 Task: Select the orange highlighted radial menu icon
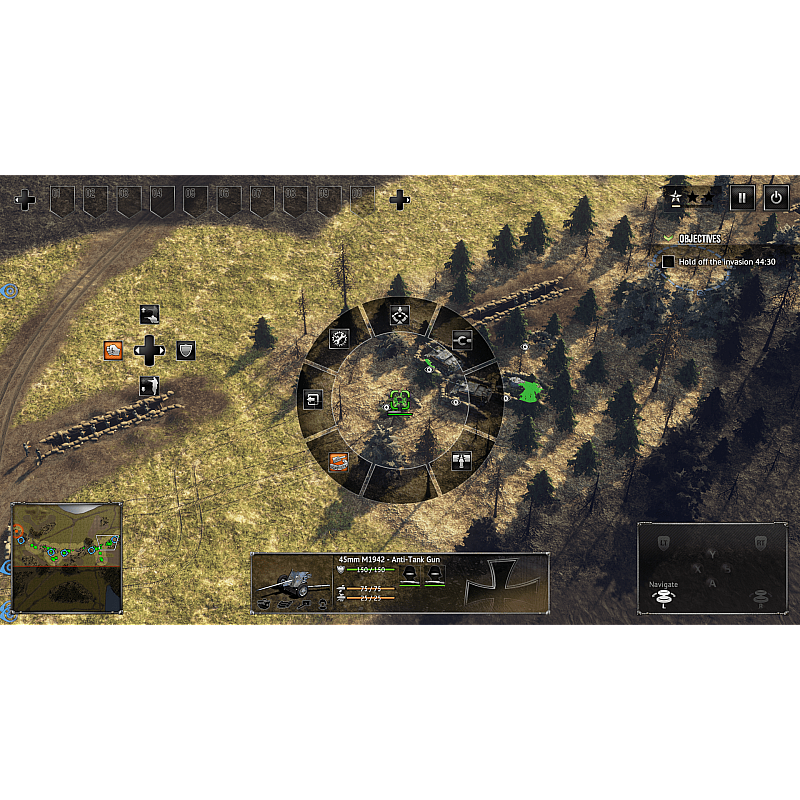coord(339,461)
